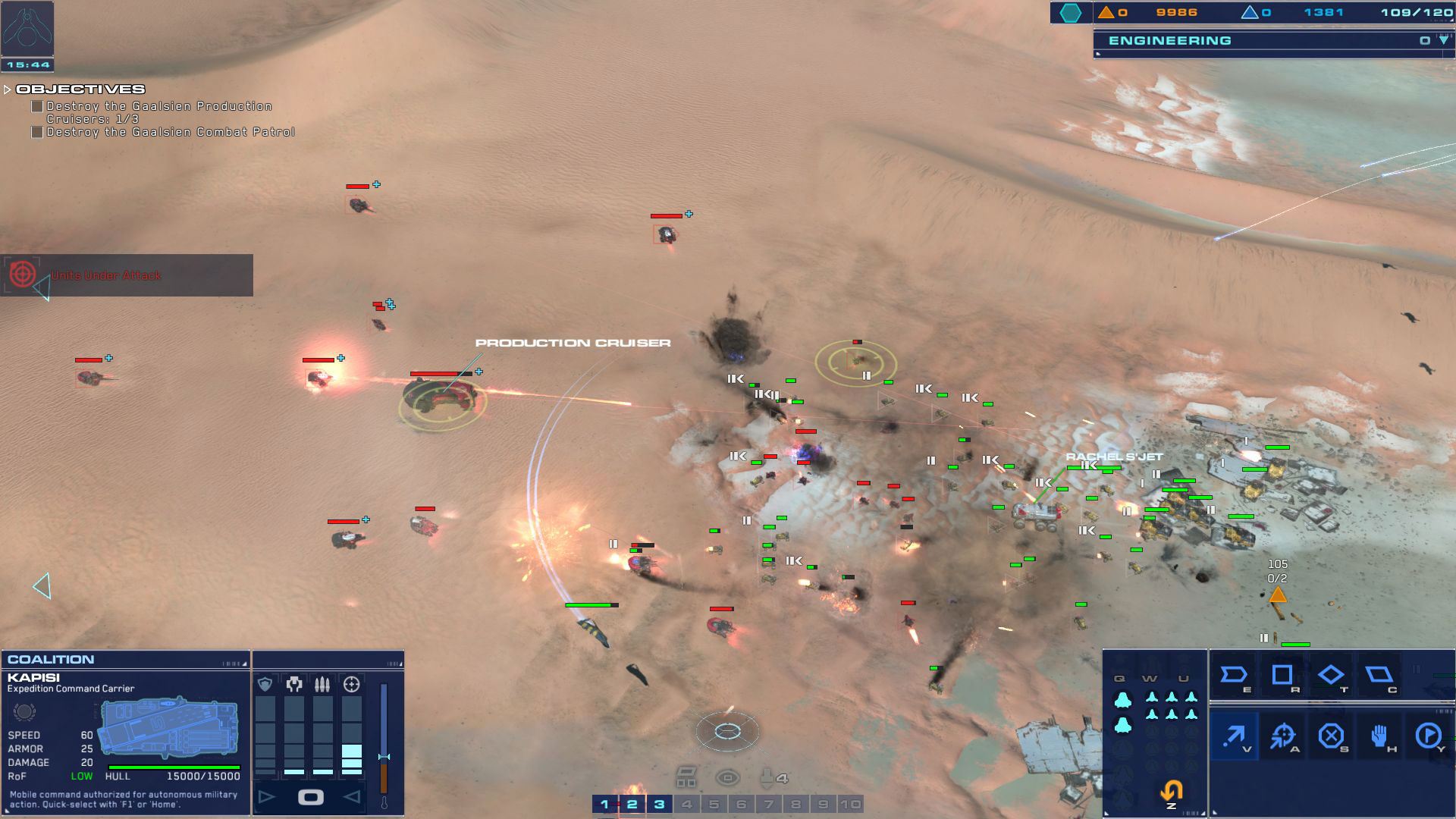Viewport: 1456px width, 819px height.
Task: Choose the Attack-move crosshair command
Action: 1283,736
